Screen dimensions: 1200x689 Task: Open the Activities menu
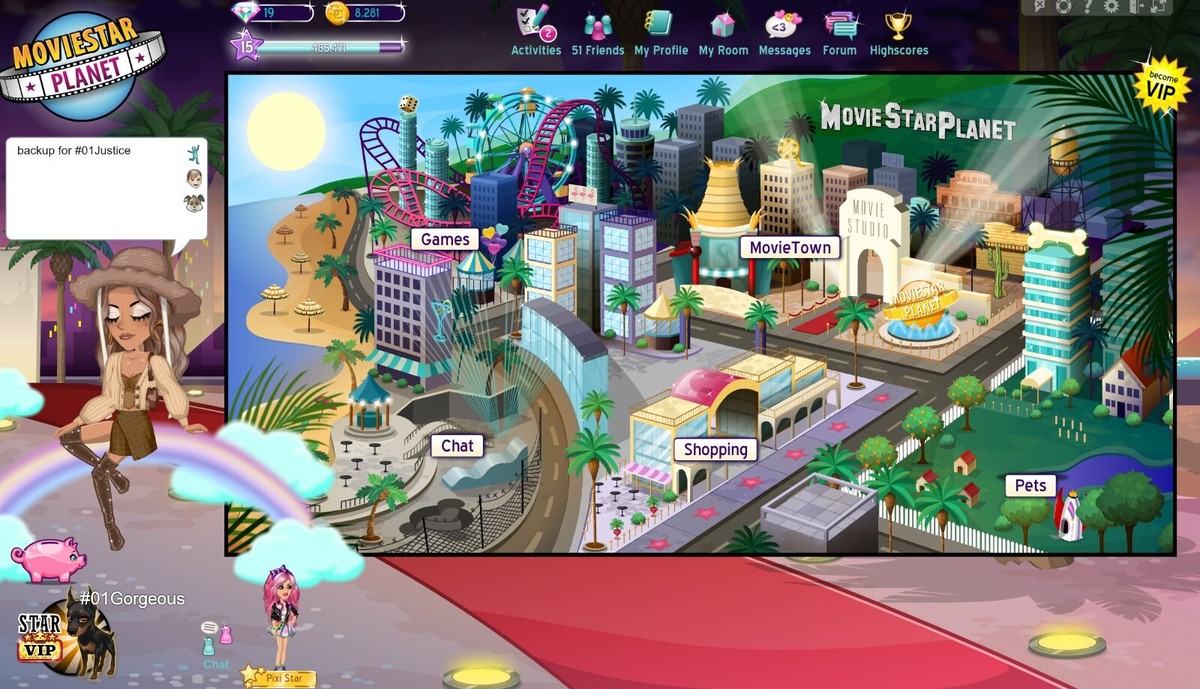pyautogui.click(x=536, y=32)
